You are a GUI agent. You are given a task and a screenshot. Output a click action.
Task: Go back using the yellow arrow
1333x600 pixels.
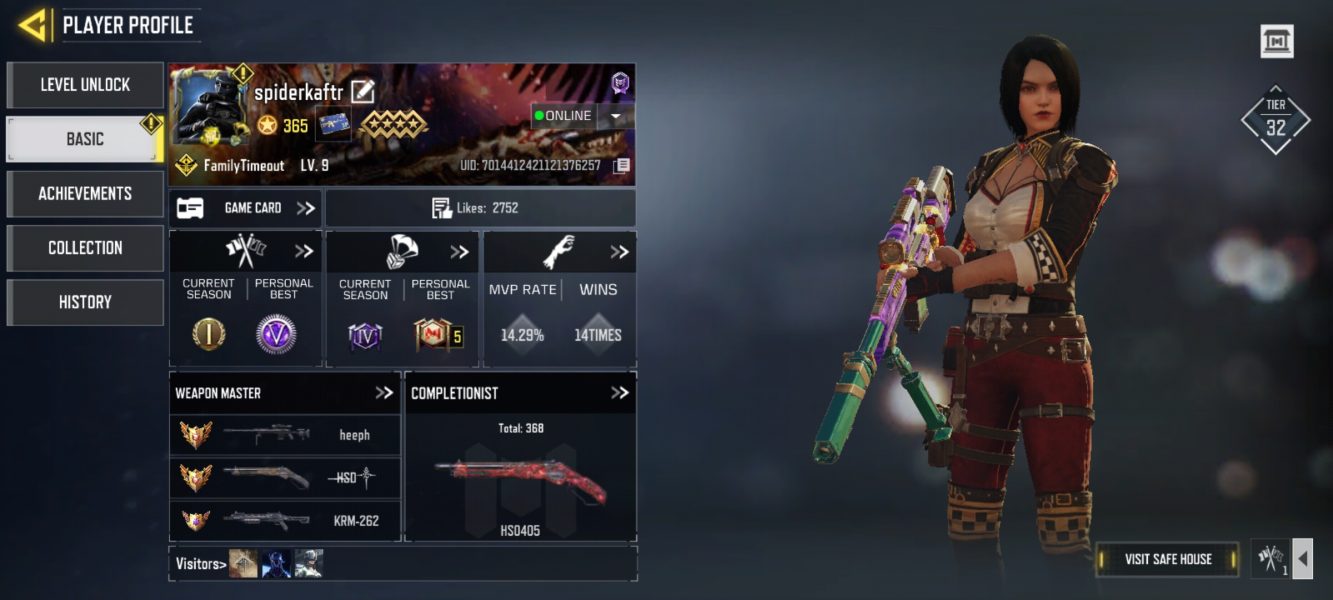[x=33, y=25]
